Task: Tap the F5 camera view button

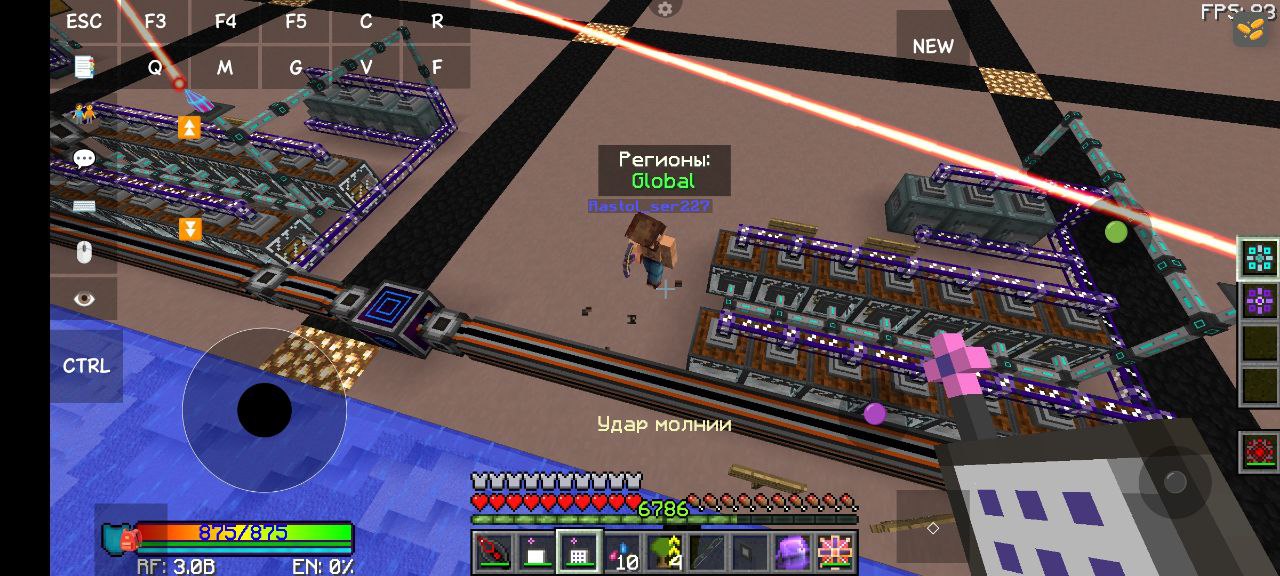Action: [296, 21]
